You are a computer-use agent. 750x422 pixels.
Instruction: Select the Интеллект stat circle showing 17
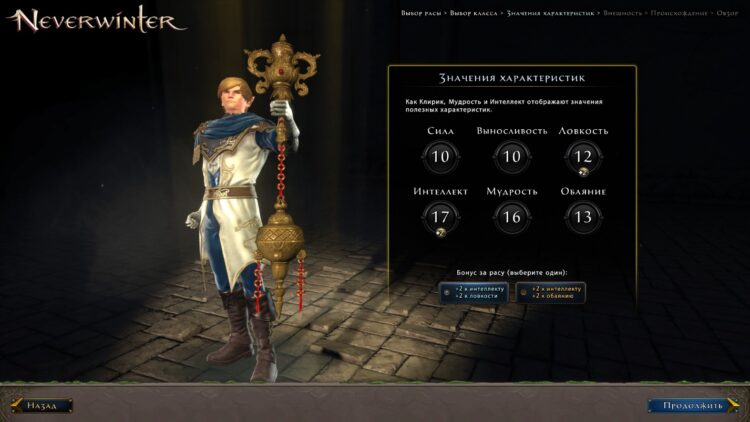coord(440,216)
